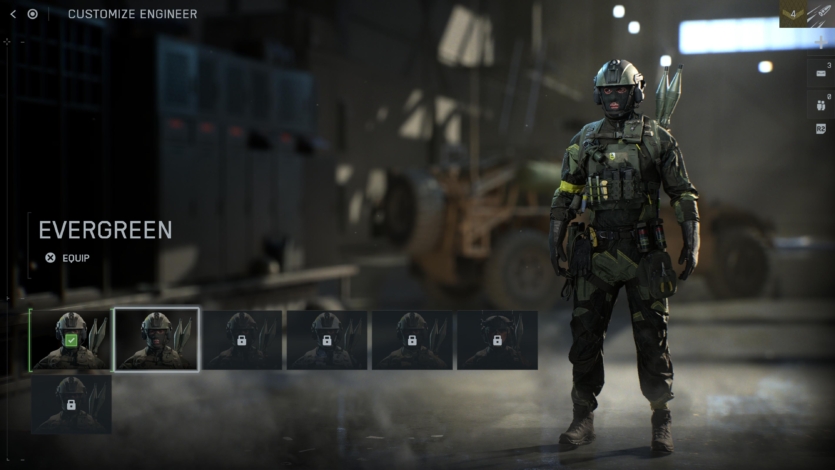Select the locked skin in the bottom row

pyautogui.click(x=71, y=404)
